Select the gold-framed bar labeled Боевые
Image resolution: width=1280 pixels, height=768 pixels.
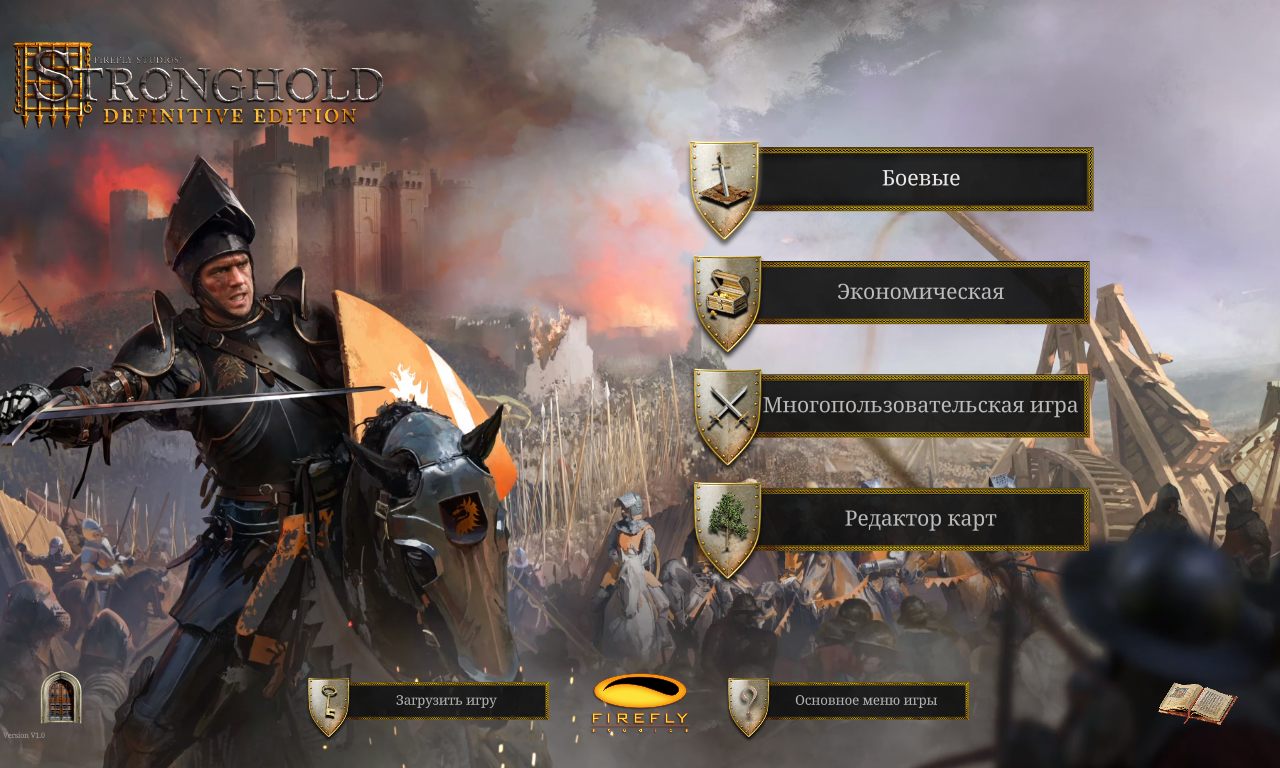pos(922,177)
